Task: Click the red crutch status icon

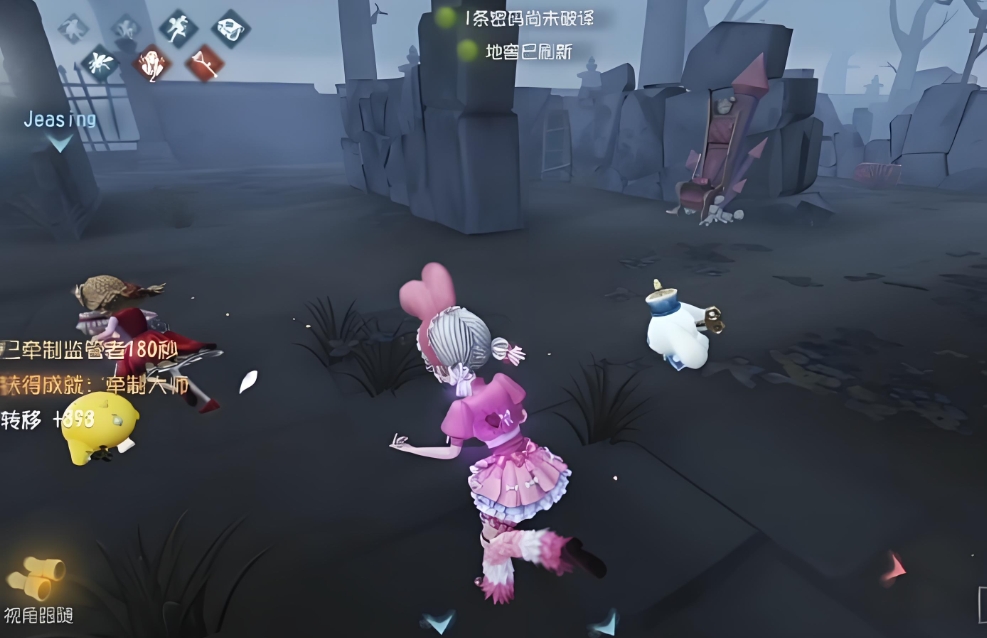Action: (x=204, y=64)
